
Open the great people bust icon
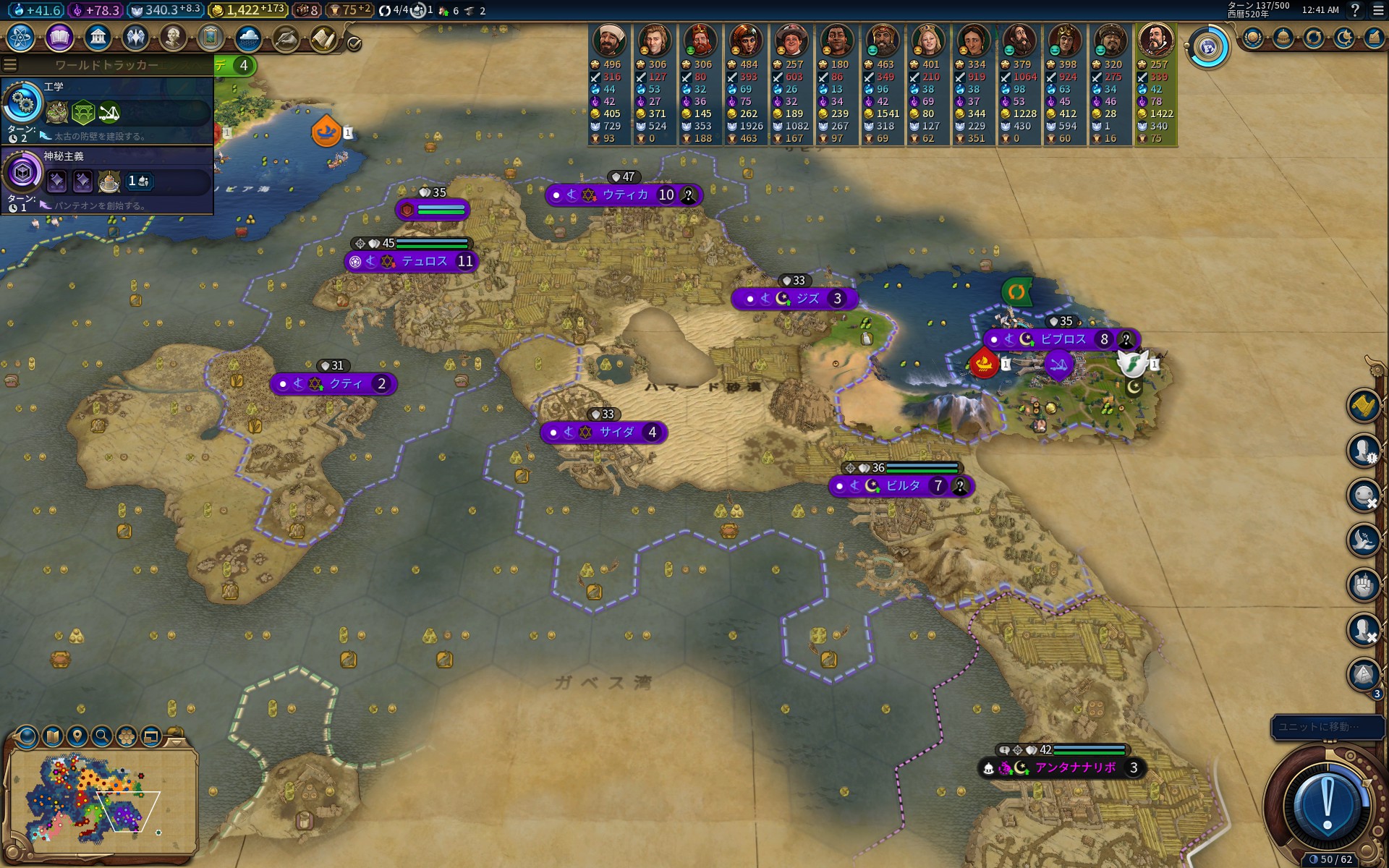173,37
